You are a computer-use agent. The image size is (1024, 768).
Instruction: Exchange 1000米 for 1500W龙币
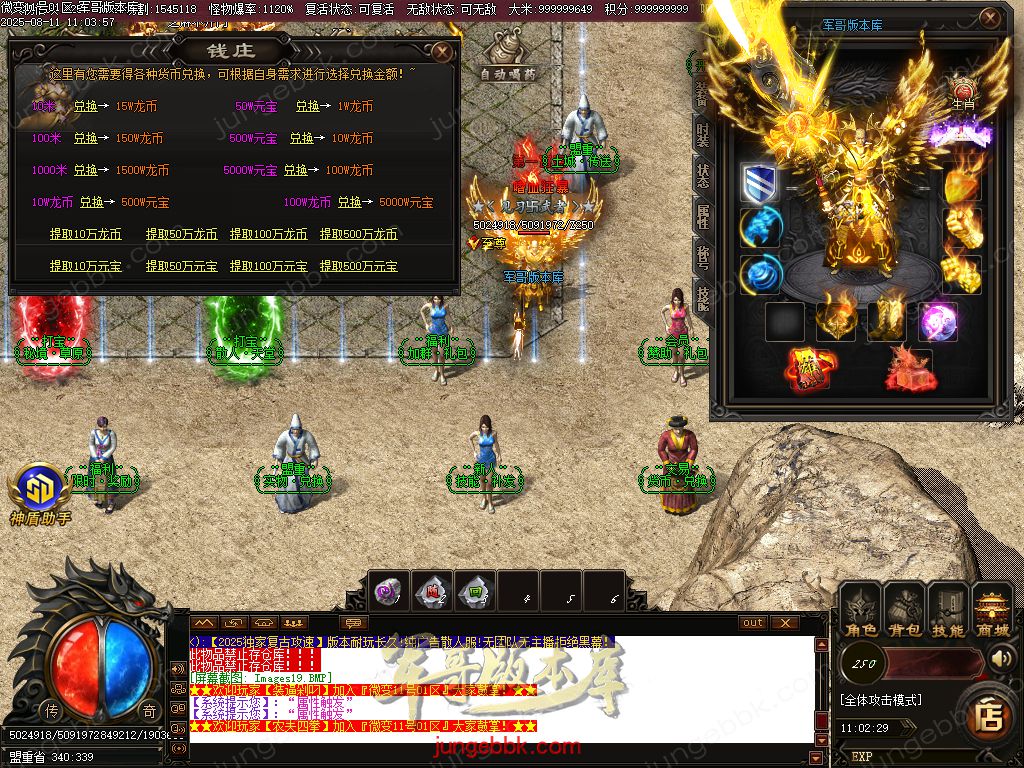tap(85, 170)
